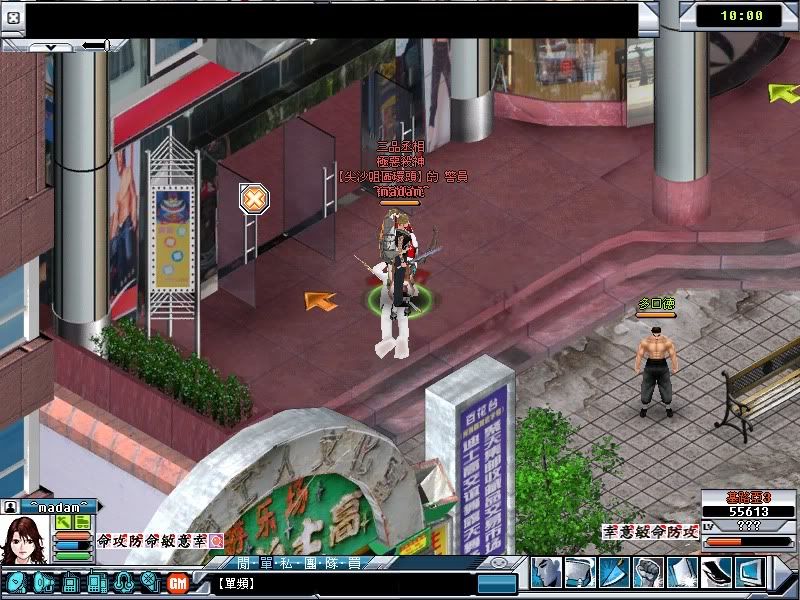
Task: Click the magnifier icon beside stat letters
Action: (x=217, y=540)
